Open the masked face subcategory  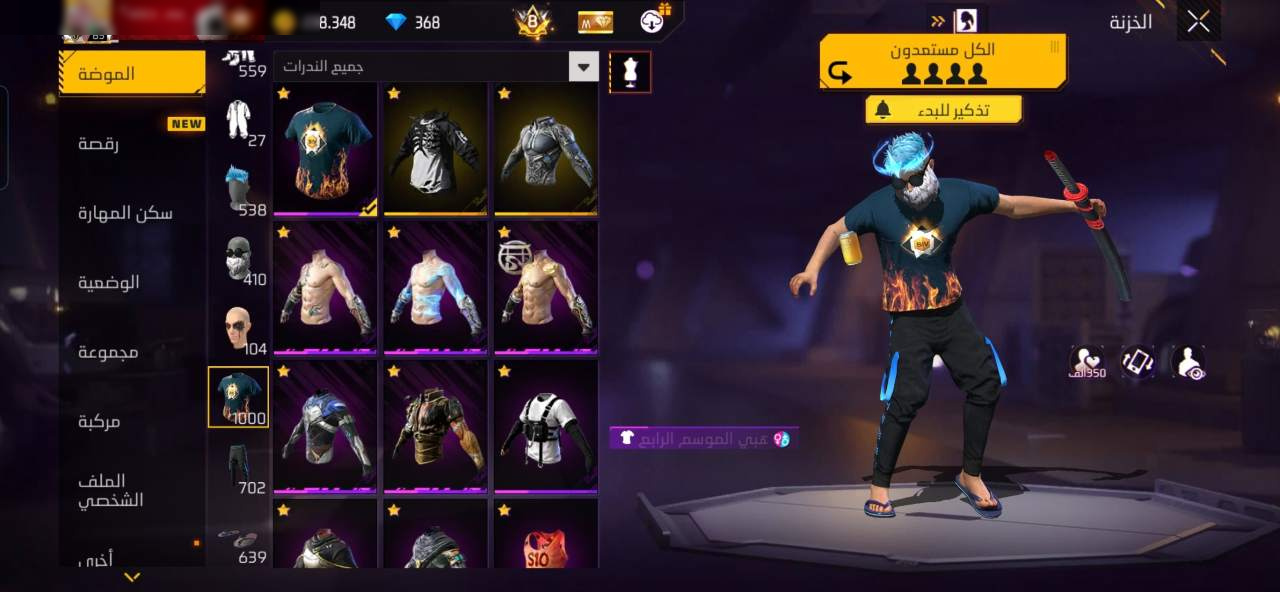238,258
